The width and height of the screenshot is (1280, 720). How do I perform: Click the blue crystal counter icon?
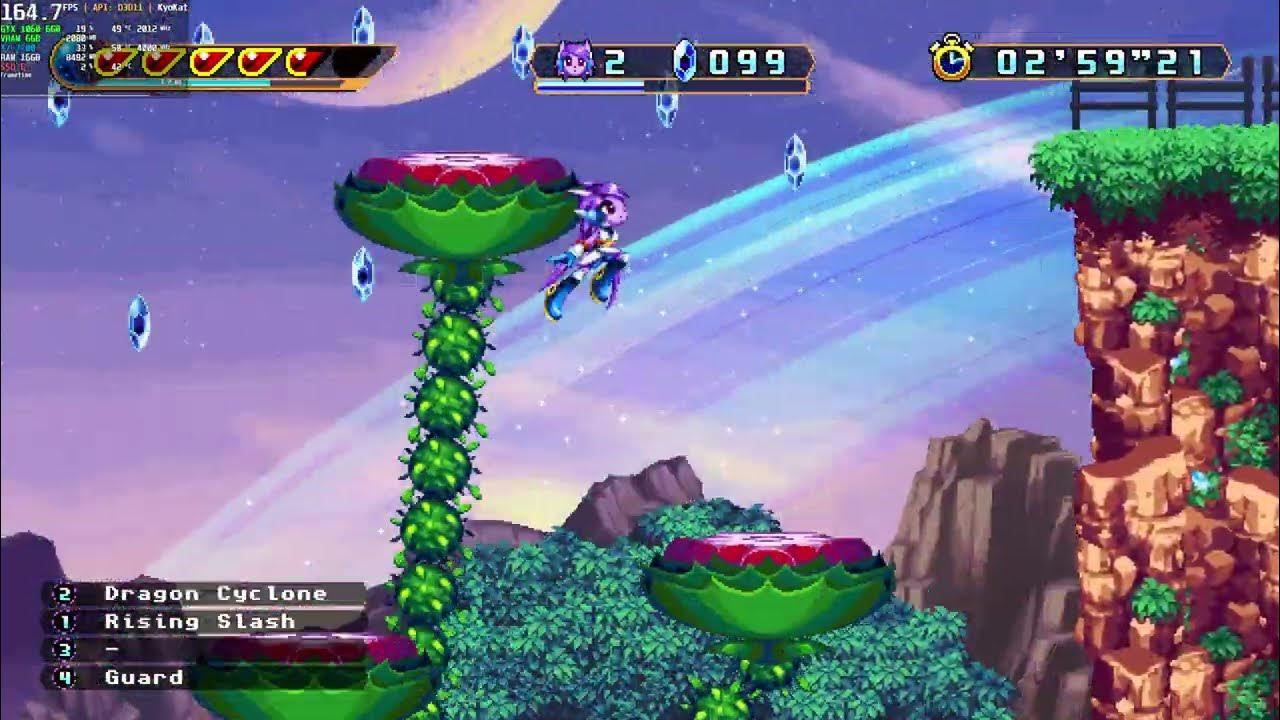coord(685,62)
